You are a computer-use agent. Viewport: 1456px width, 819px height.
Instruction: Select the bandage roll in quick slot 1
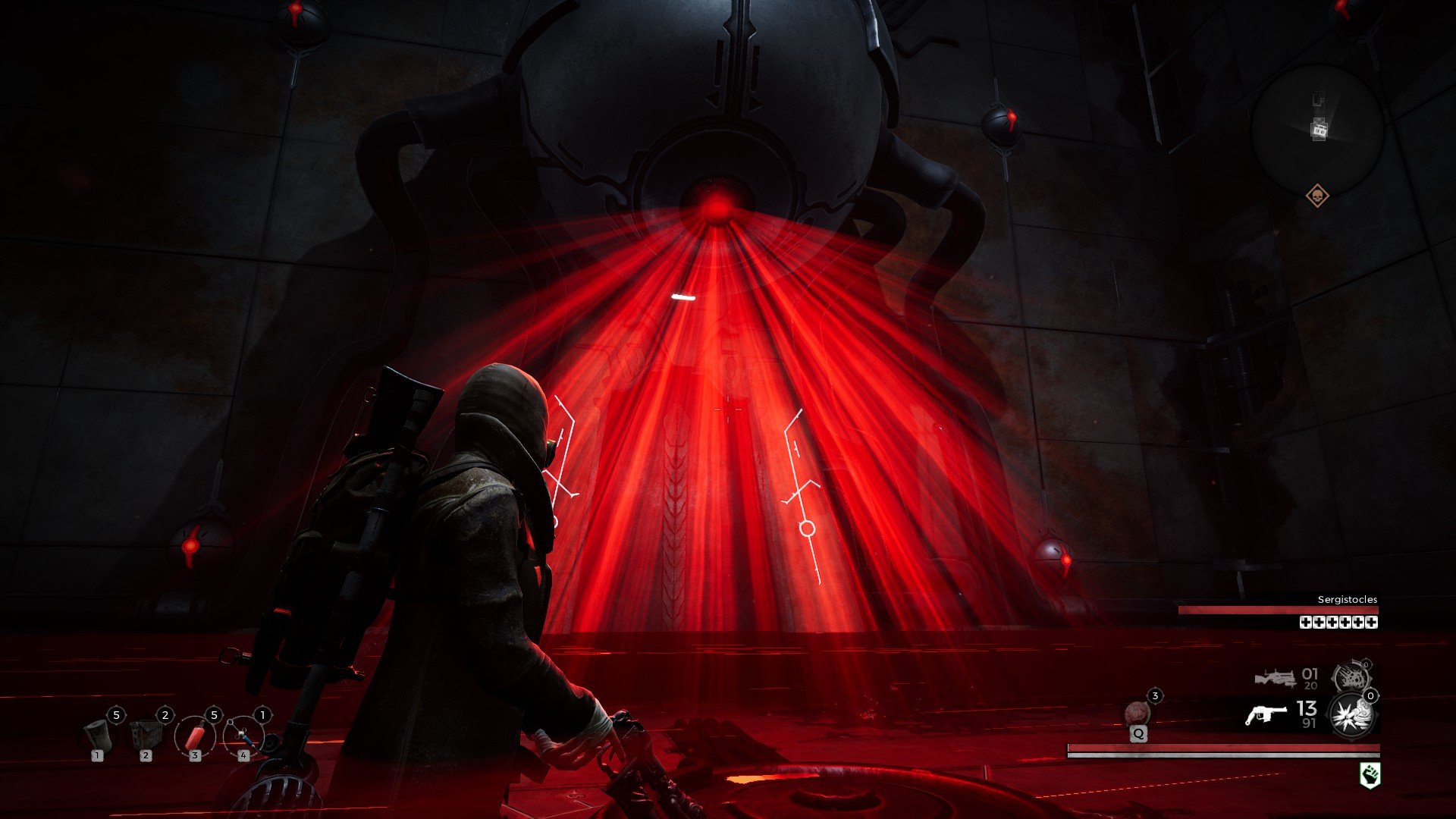[98, 736]
